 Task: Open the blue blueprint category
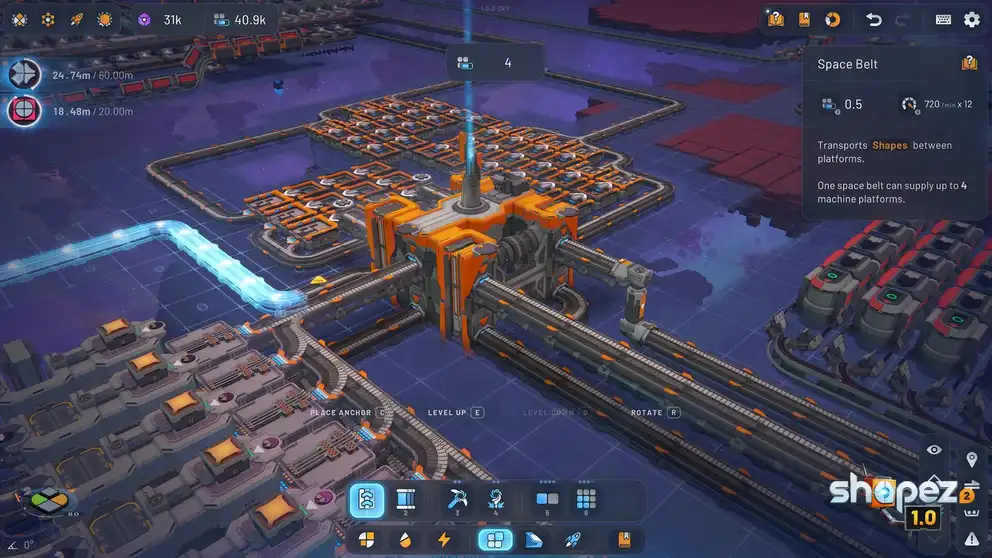point(533,540)
